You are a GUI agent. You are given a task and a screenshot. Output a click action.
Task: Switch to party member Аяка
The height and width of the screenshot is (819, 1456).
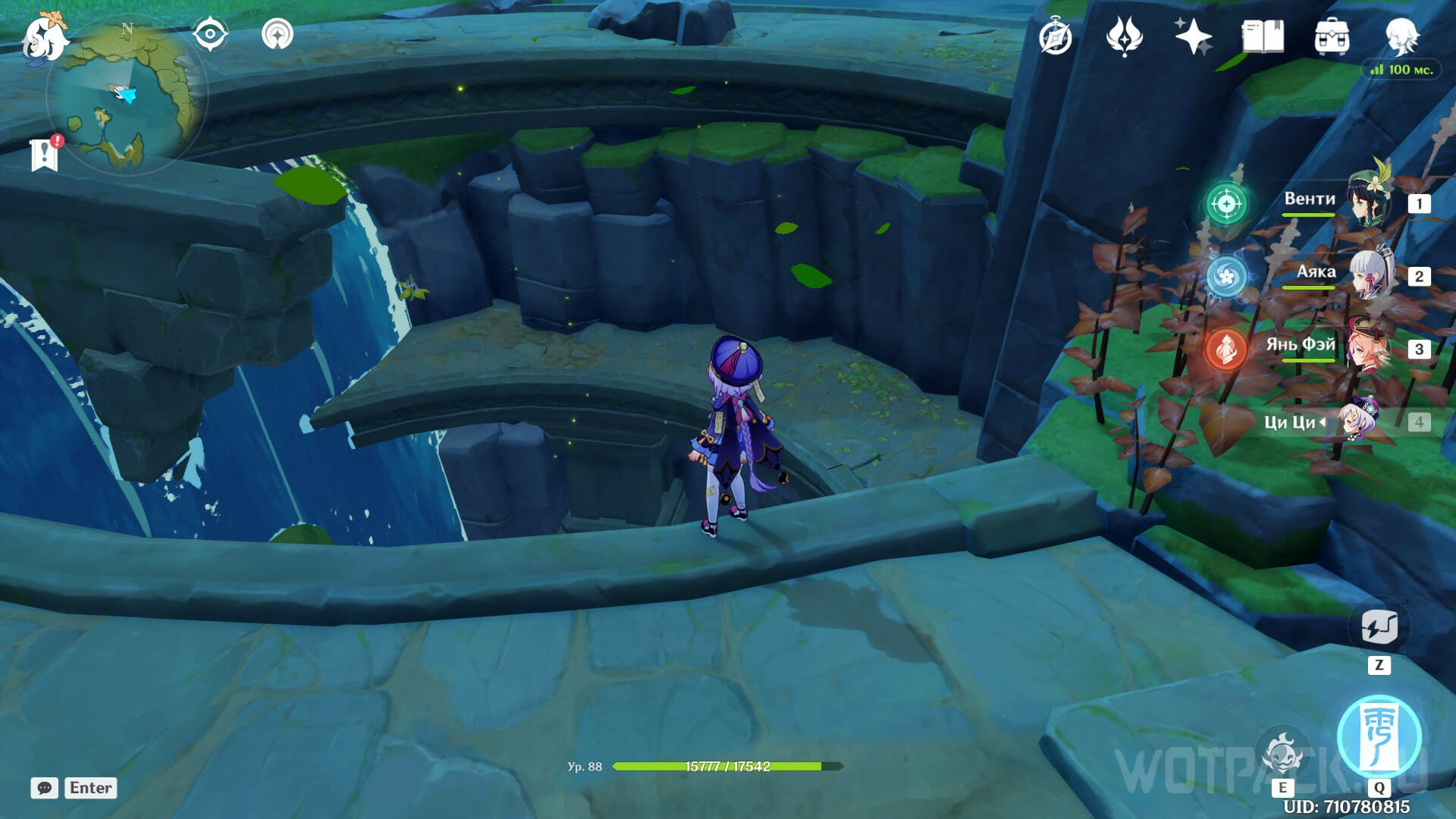[x=1370, y=275]
